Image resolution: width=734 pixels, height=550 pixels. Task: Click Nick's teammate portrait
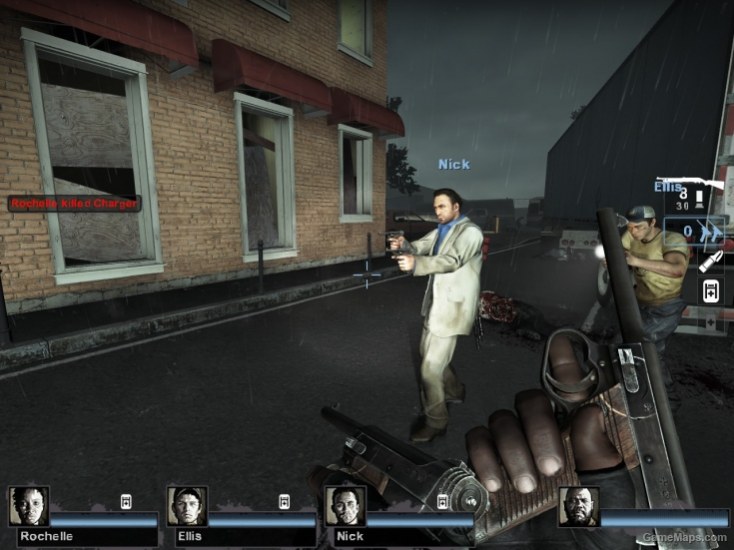(x=345, y=506)
